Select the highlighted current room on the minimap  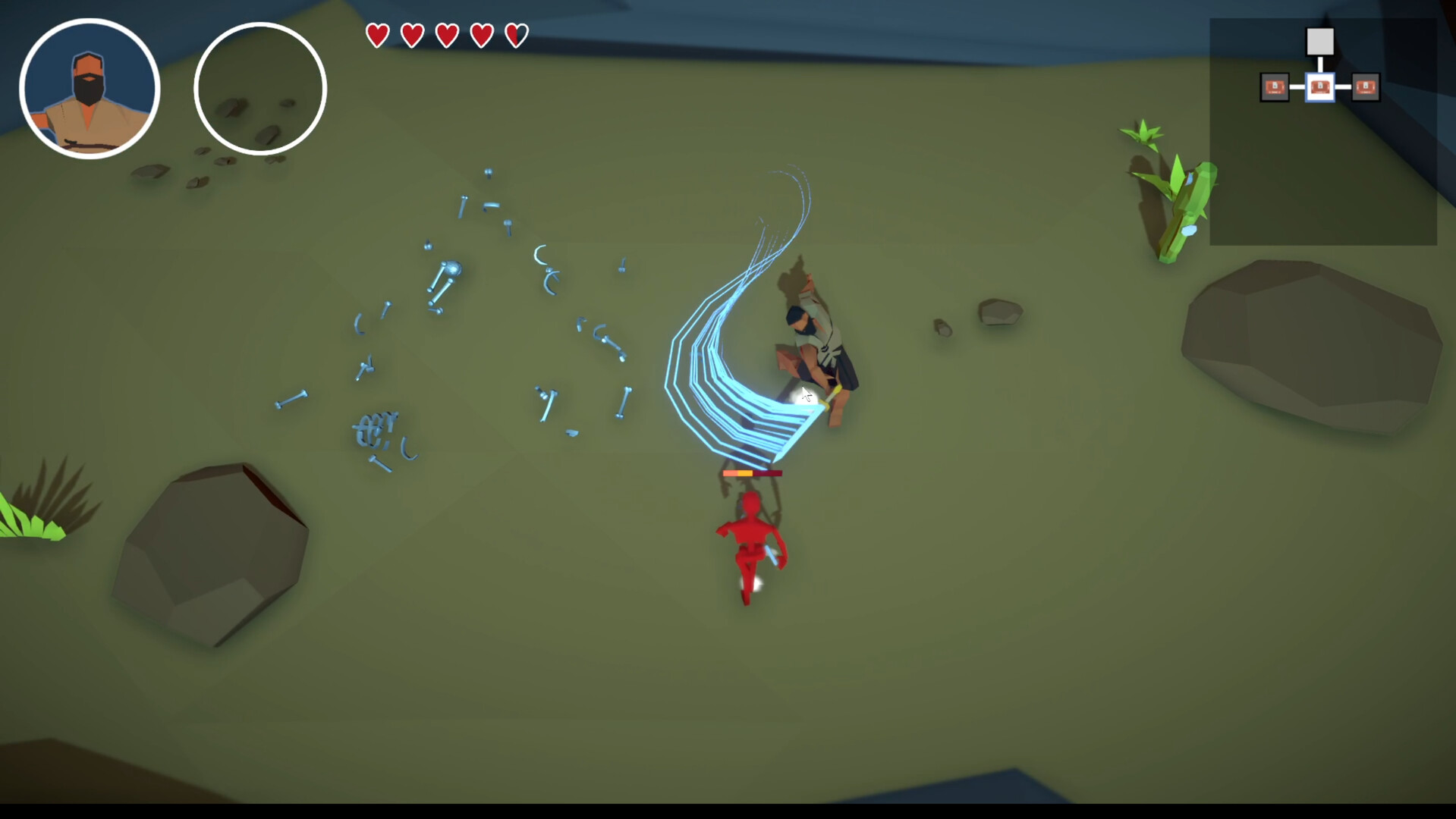point(1320,87)
